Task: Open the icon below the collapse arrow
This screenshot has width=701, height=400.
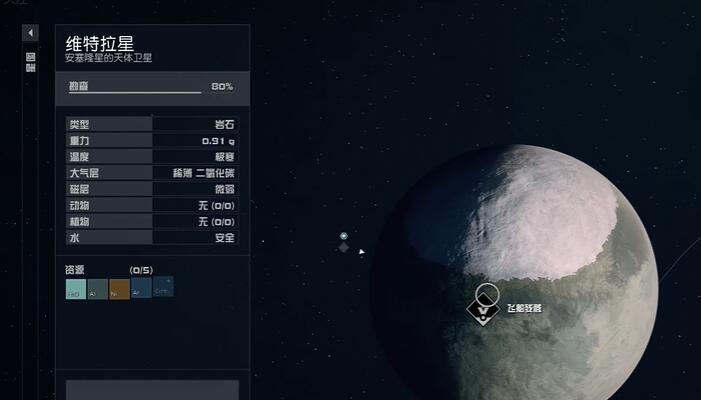Action: 30,56
